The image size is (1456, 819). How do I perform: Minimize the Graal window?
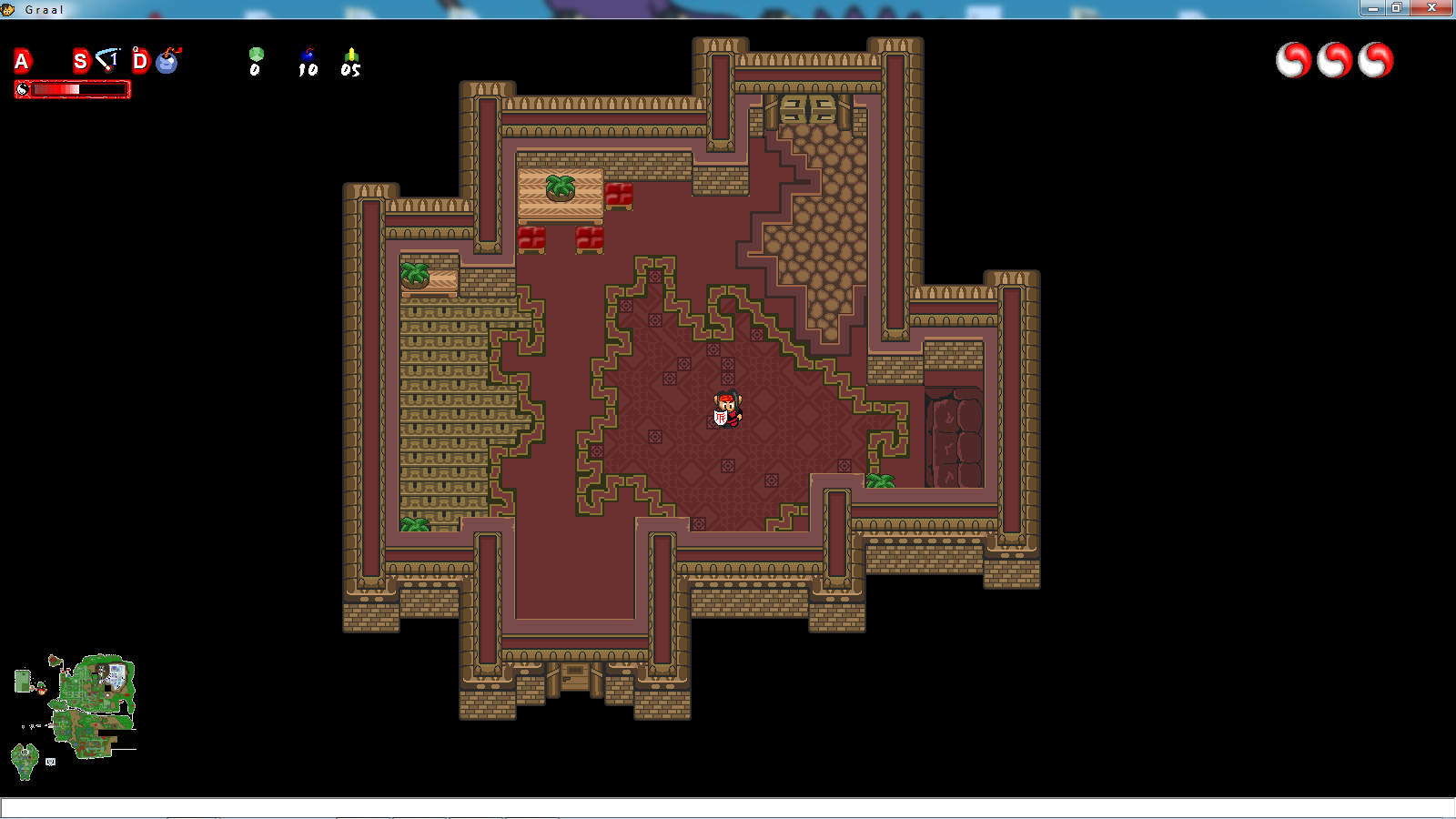click(1371, 8)
